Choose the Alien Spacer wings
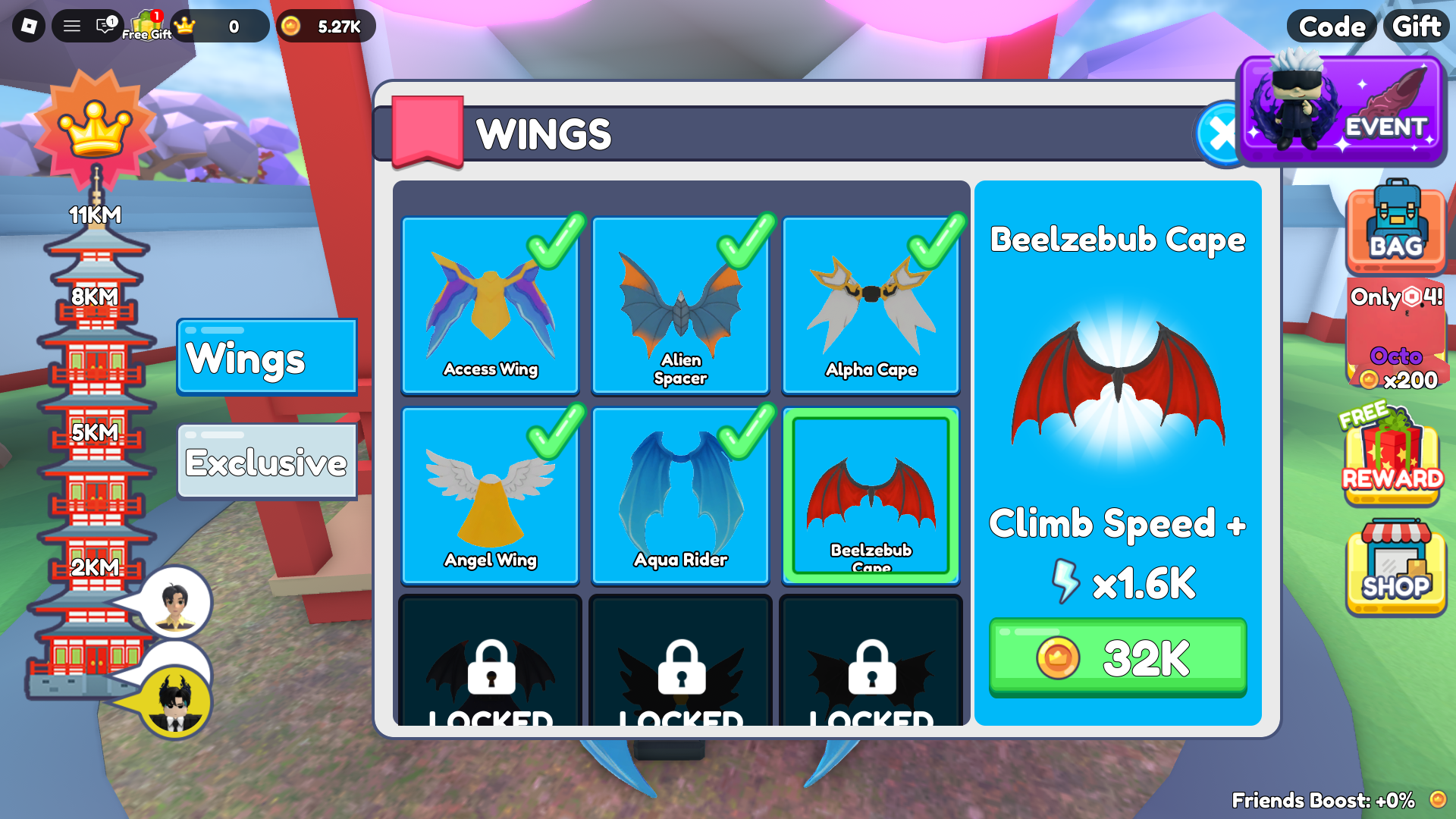The height and width of the screenshot is (819, 1456). click(680, 306)
